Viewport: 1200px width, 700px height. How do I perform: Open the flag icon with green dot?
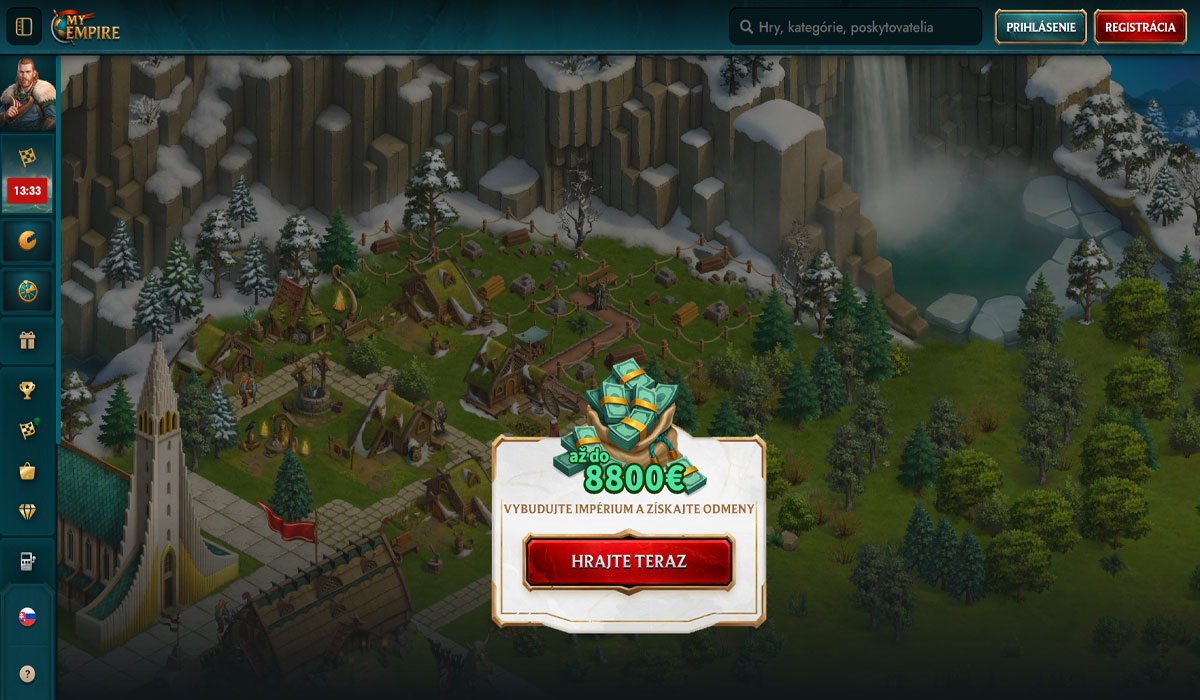click(x=28, y=430)
